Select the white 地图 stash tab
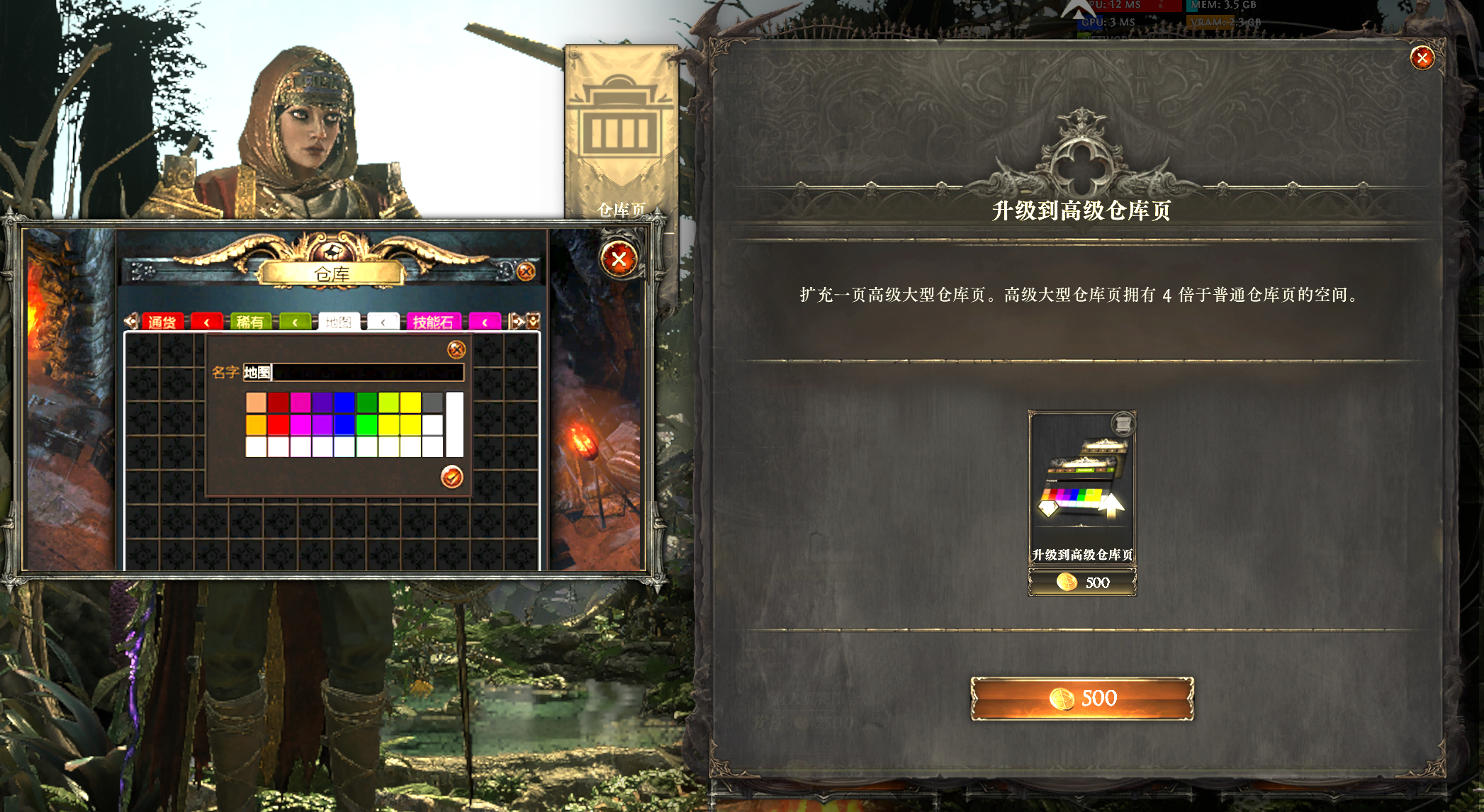This screenshot has height=812, width=1484. 339,322
